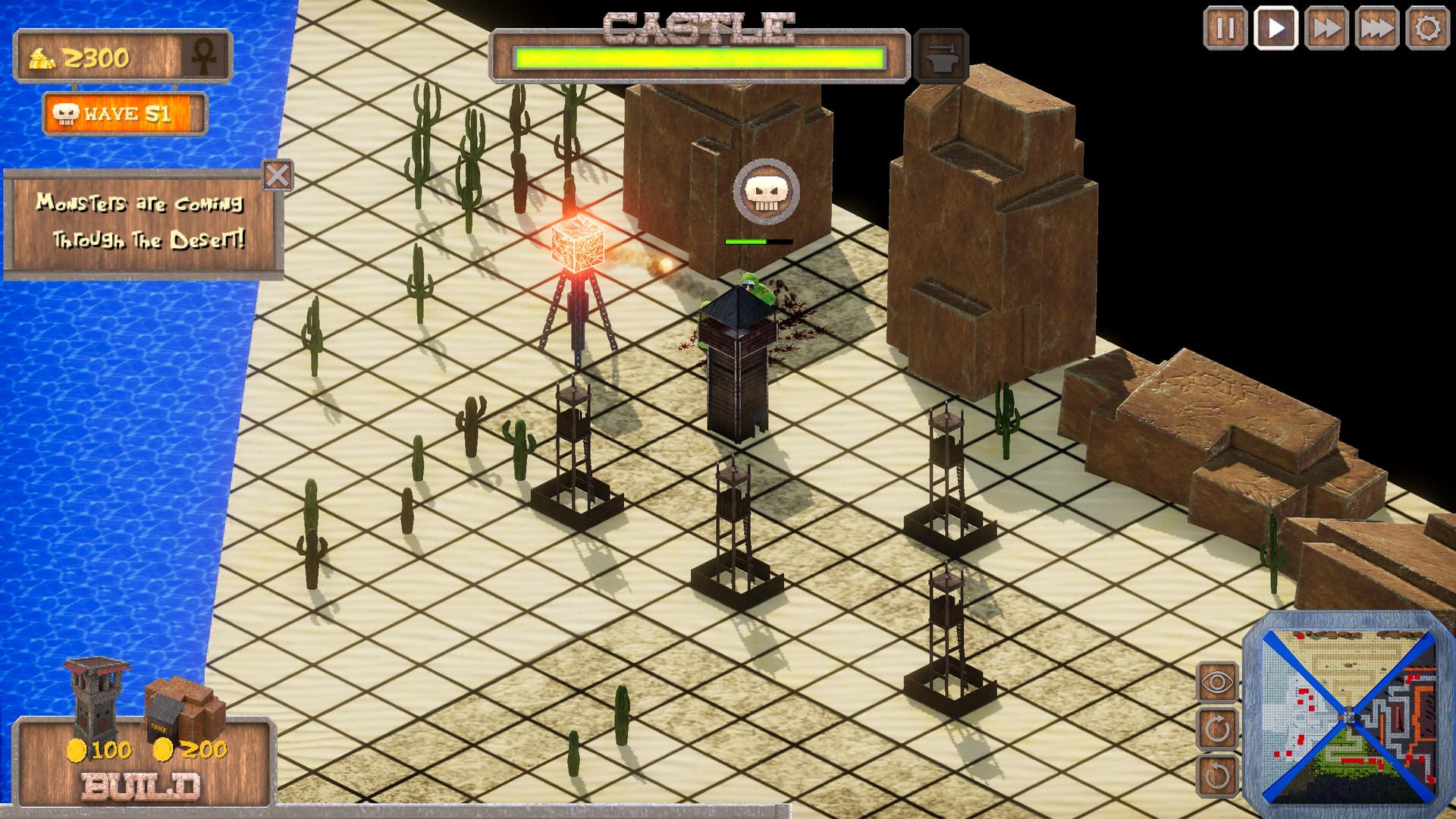Click the skull marker above the enemy
1456x819 pixels.
point(767,193)
